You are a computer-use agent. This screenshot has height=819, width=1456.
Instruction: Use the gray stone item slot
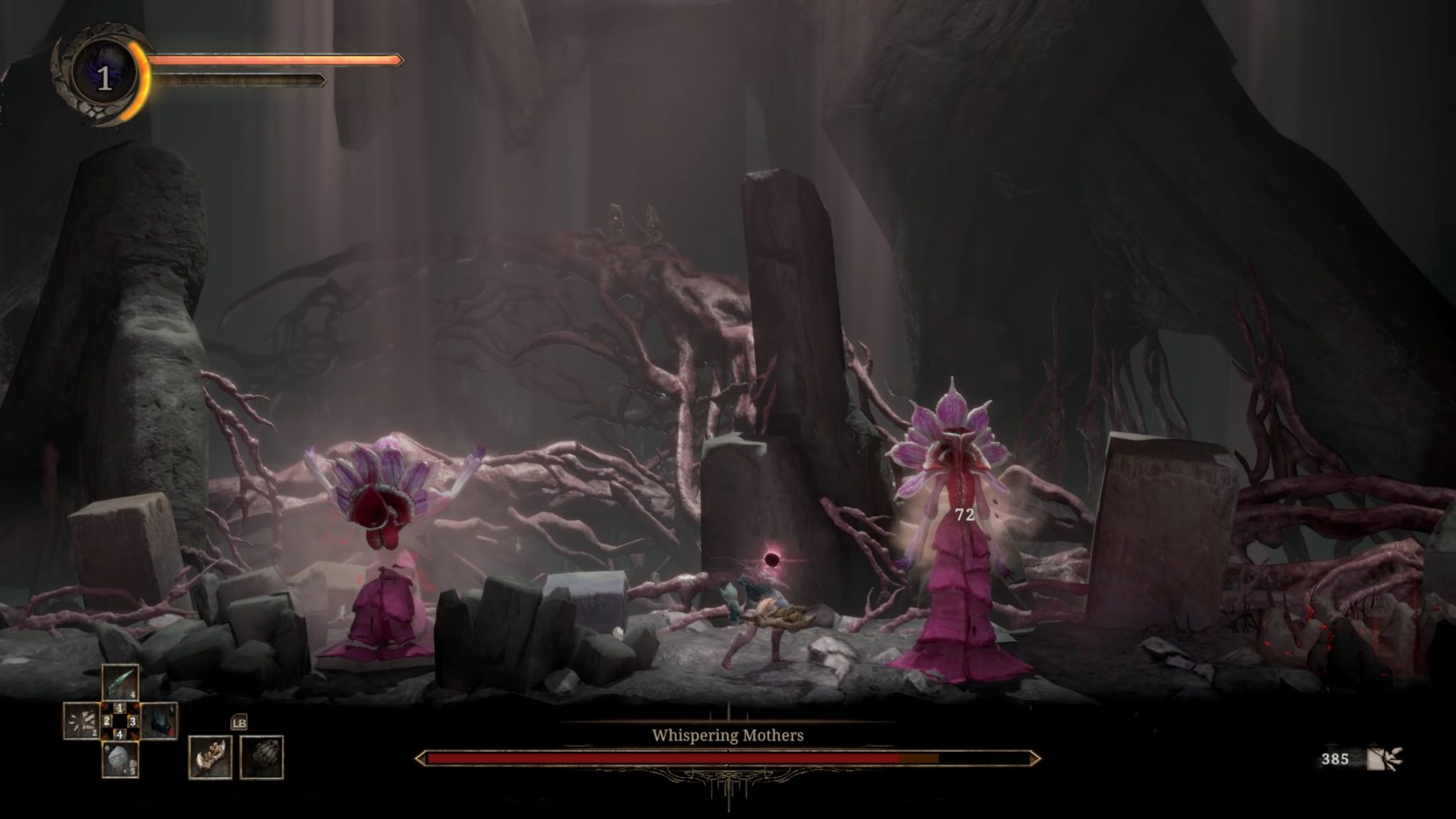tap(119, 759)
